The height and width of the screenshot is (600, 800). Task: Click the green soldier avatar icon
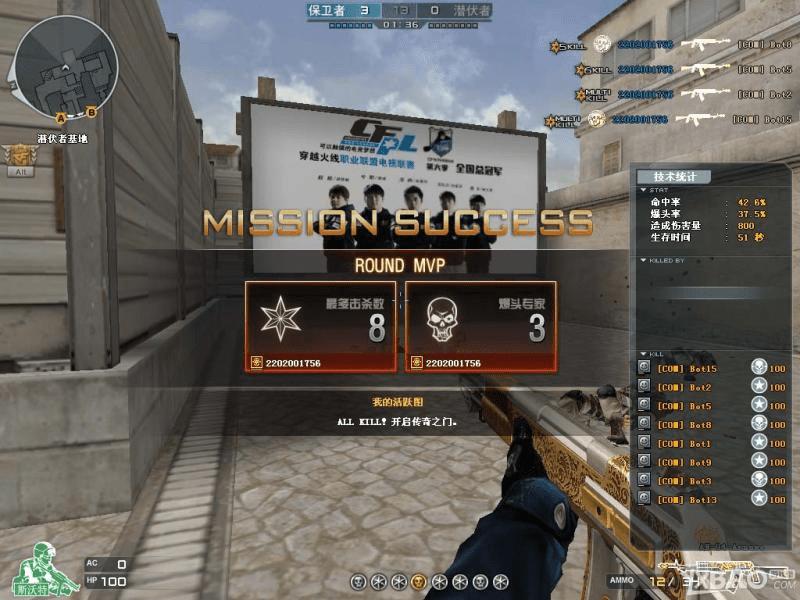point(39,570)
